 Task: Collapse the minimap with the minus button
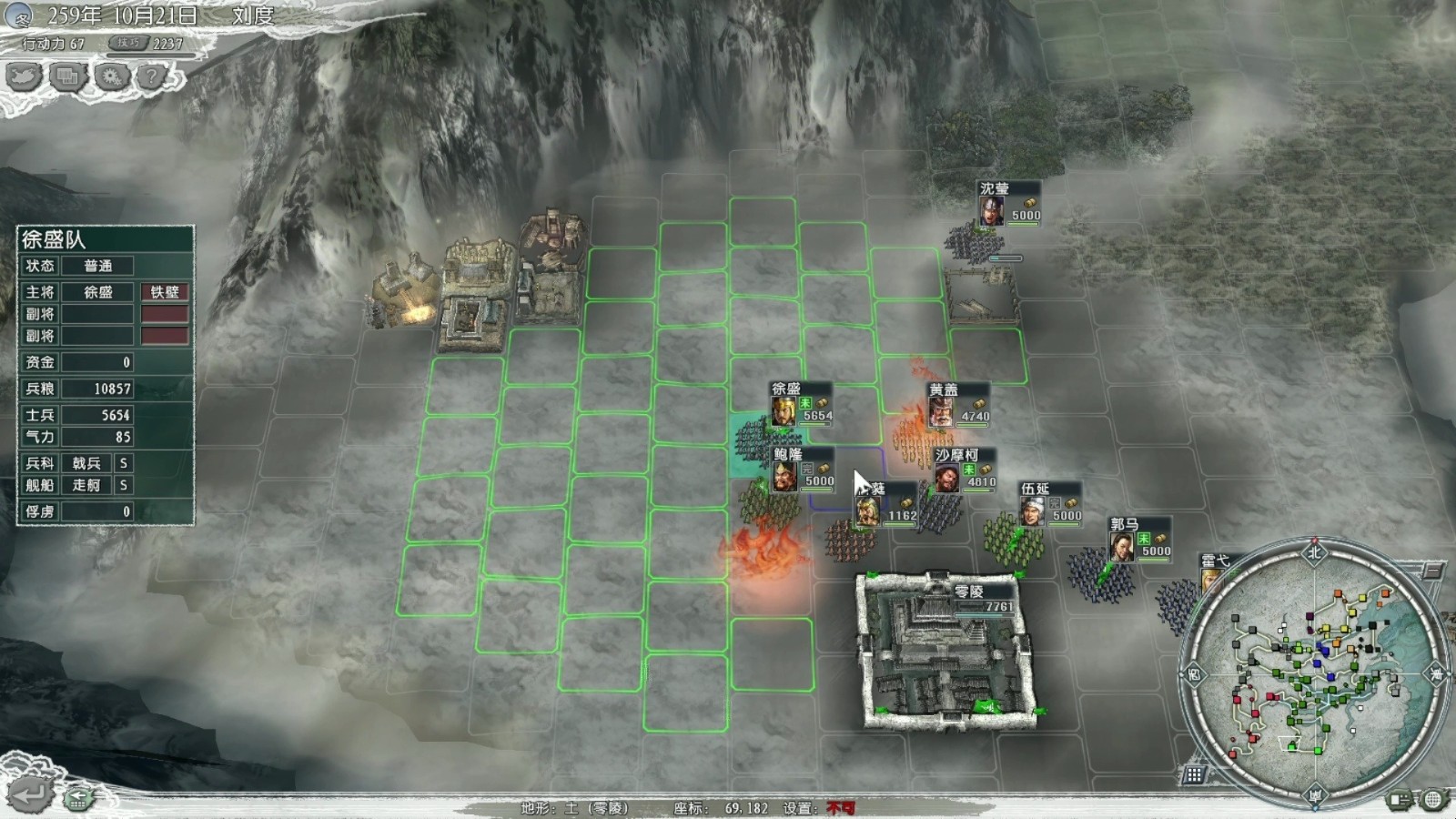1433,571
